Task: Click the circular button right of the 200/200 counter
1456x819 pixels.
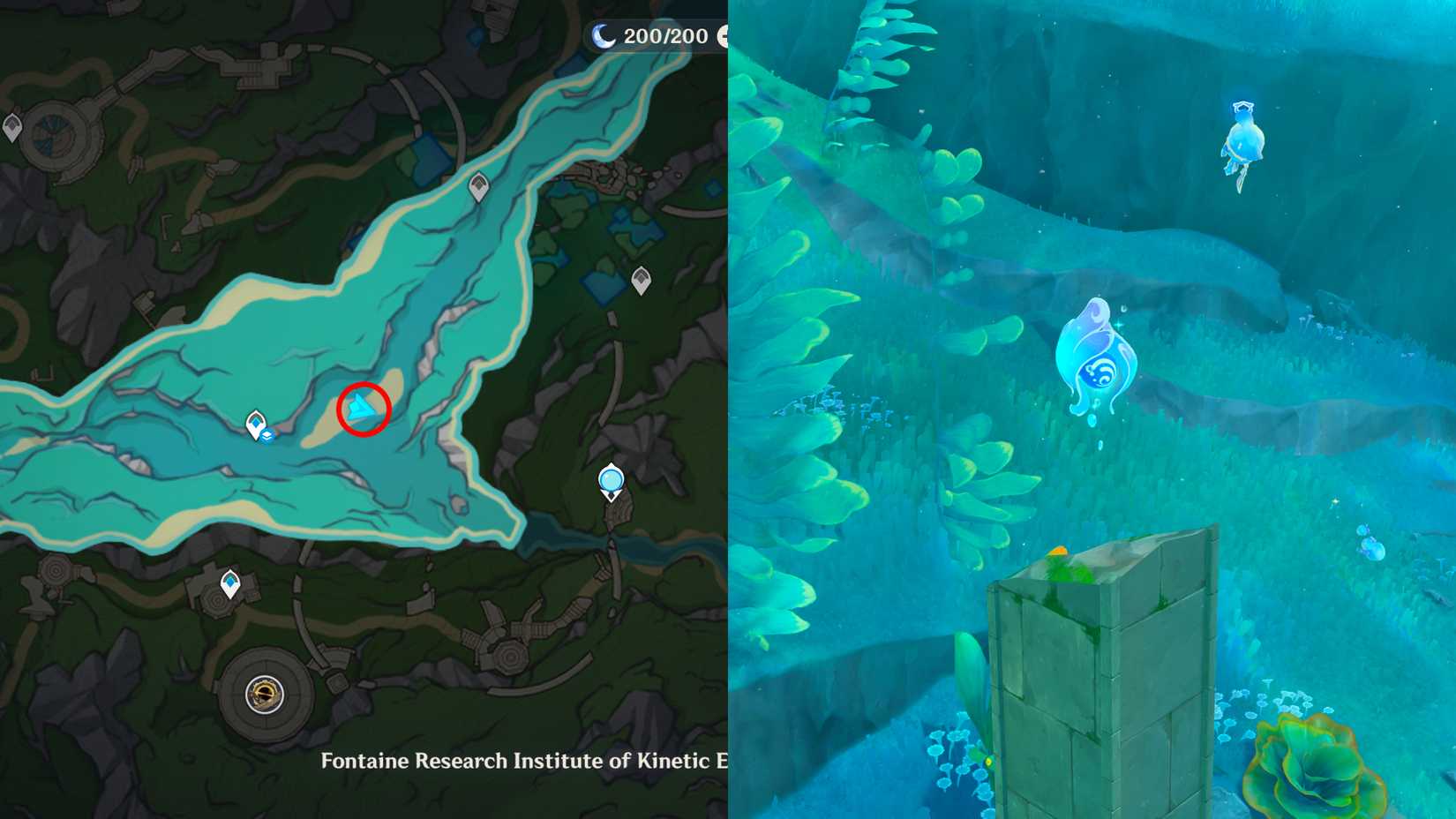Action: [725, 35]
